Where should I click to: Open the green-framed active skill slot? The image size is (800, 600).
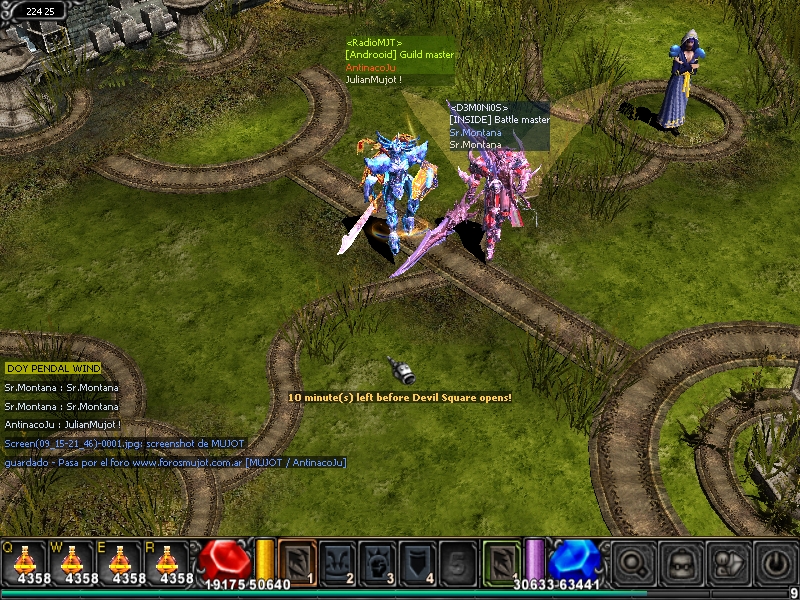tap(502, 560)
